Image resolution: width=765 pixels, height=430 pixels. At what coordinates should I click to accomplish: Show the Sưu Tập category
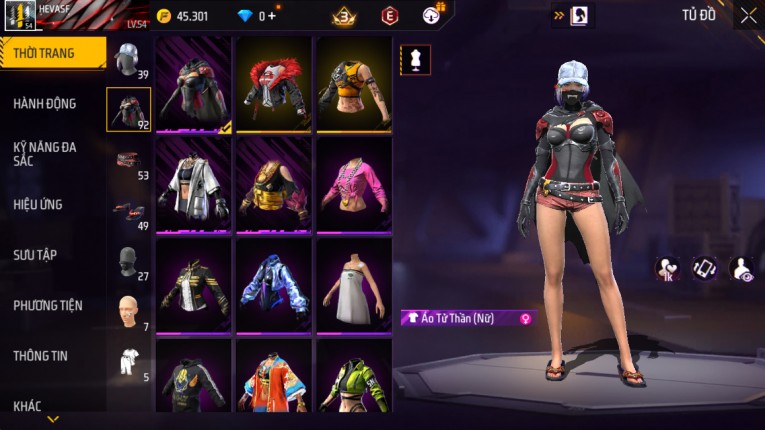tap(36, 255)
